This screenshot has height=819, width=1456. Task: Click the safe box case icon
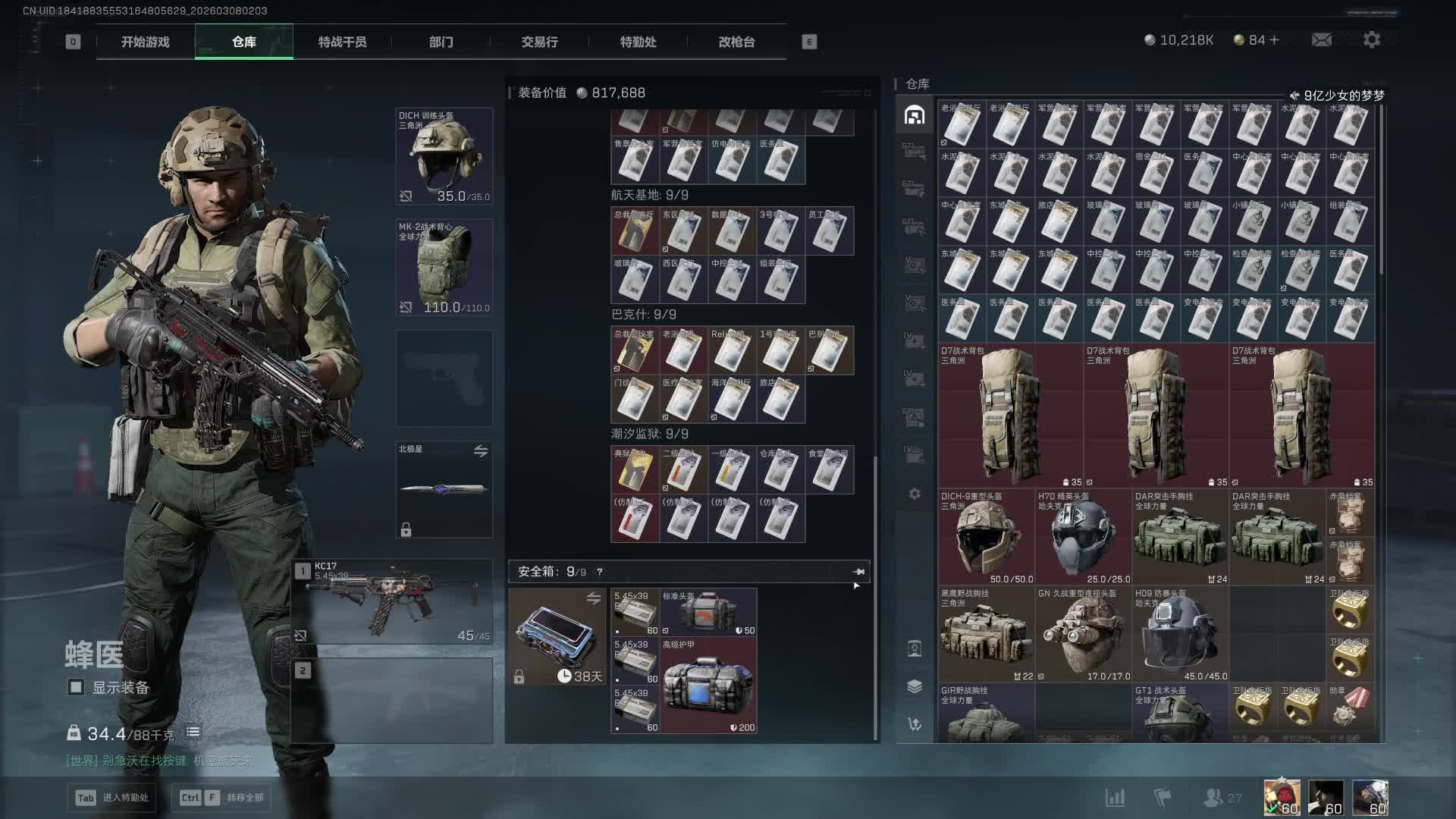point(557,637)
